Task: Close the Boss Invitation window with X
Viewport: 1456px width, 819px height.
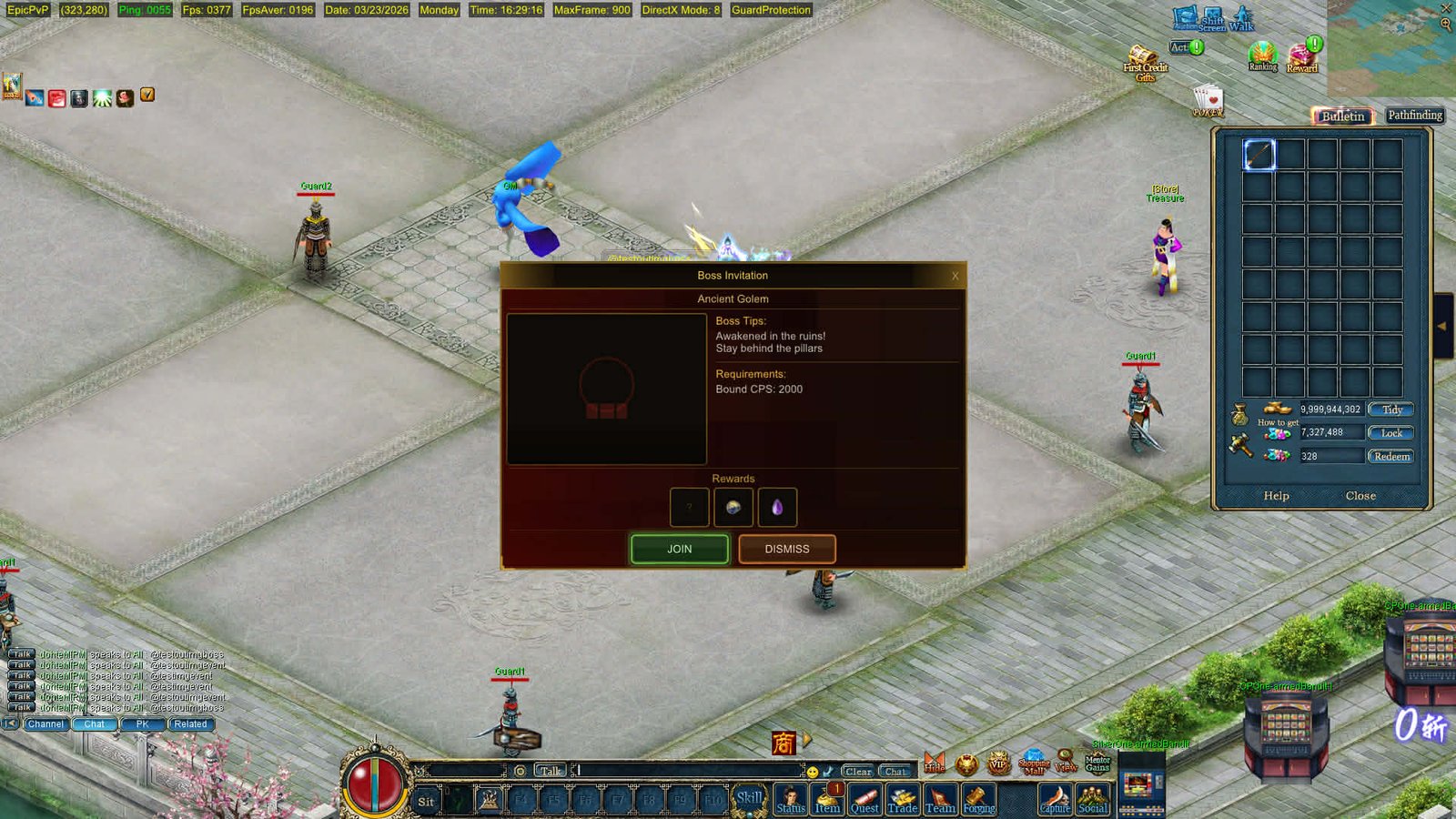Action: click(955, 276)
